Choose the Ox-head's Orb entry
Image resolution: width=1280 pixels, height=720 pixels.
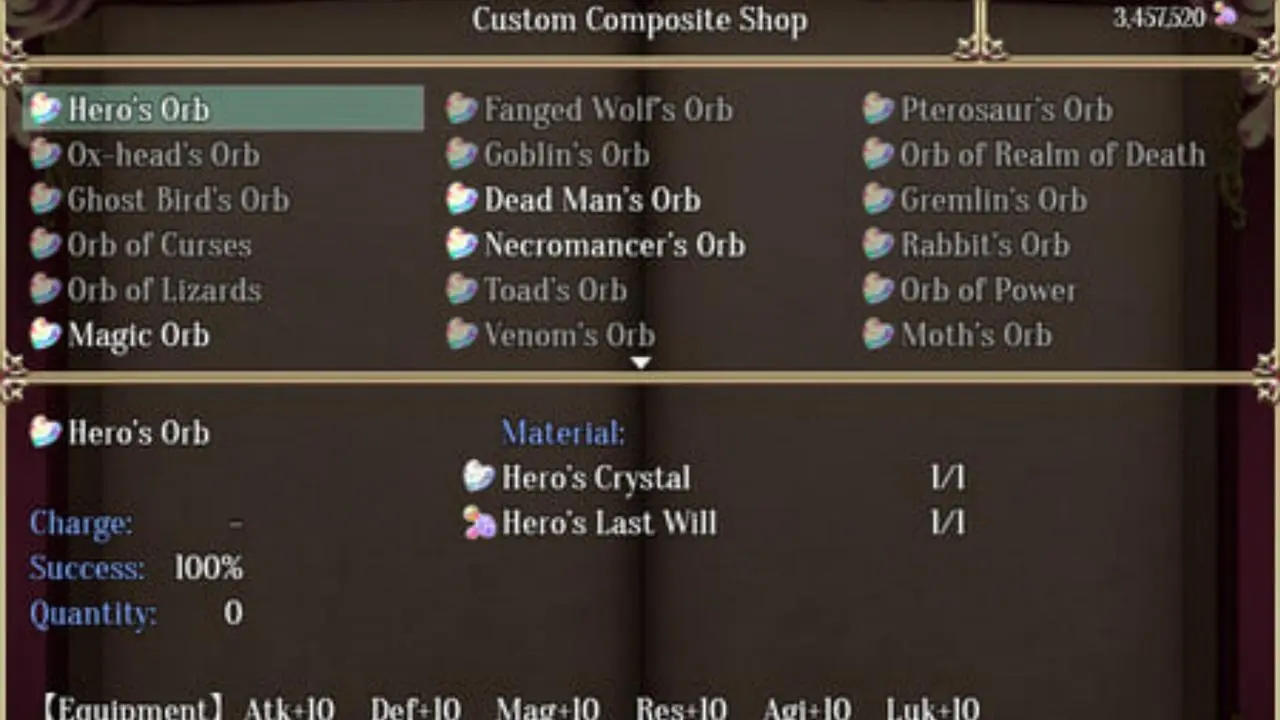coord(163,155)
